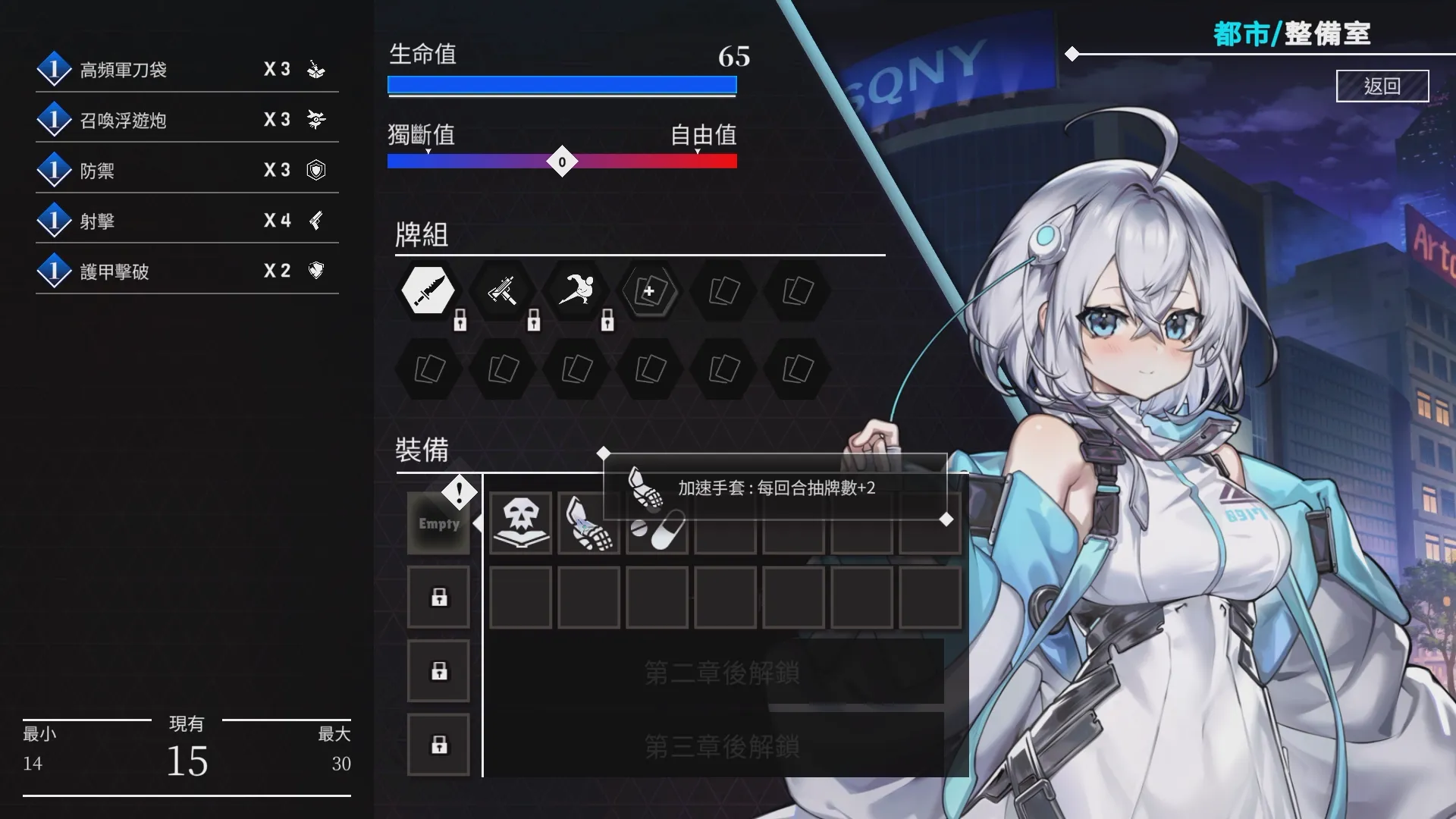Click the 獨斷值/自由值 slider diamond handle

[x=562, y=162]
